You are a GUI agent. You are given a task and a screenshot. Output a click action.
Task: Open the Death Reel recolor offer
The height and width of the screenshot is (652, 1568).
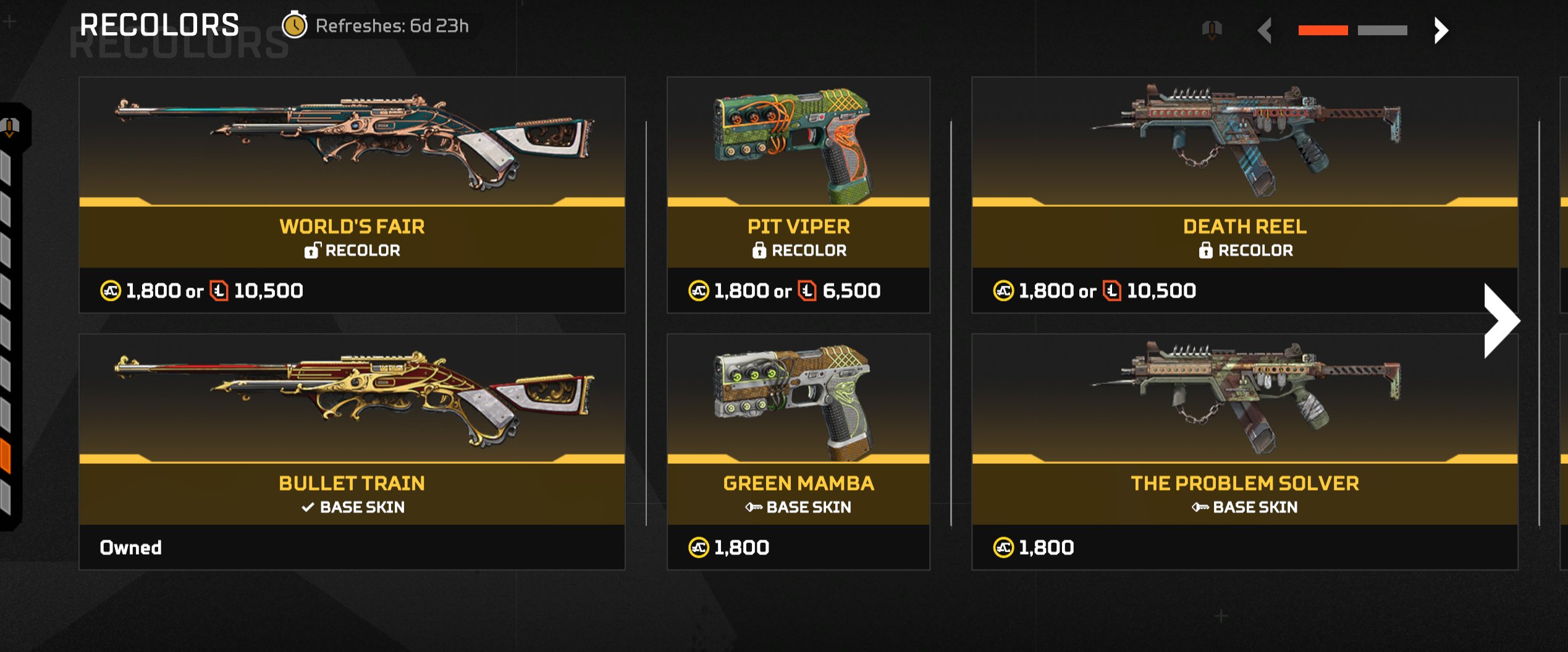[1244, 194]
